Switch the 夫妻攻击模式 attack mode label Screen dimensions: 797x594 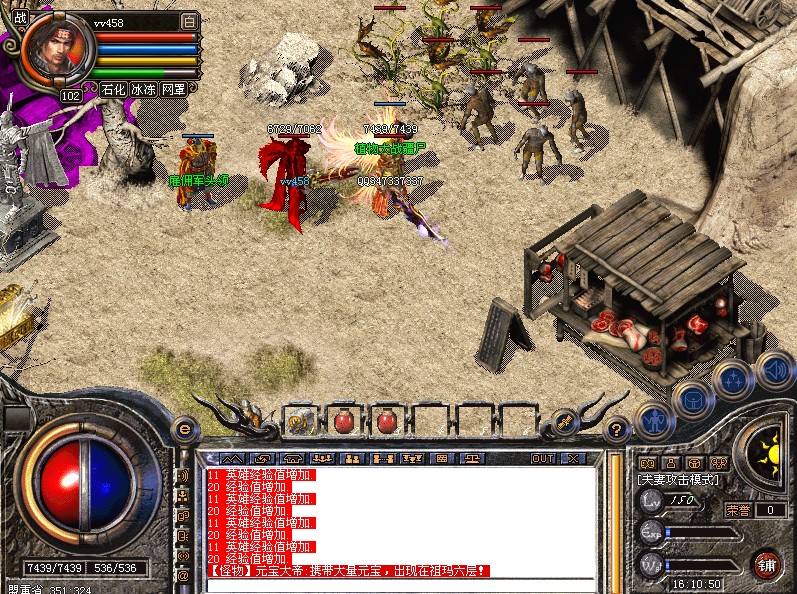tap(678, 480)
